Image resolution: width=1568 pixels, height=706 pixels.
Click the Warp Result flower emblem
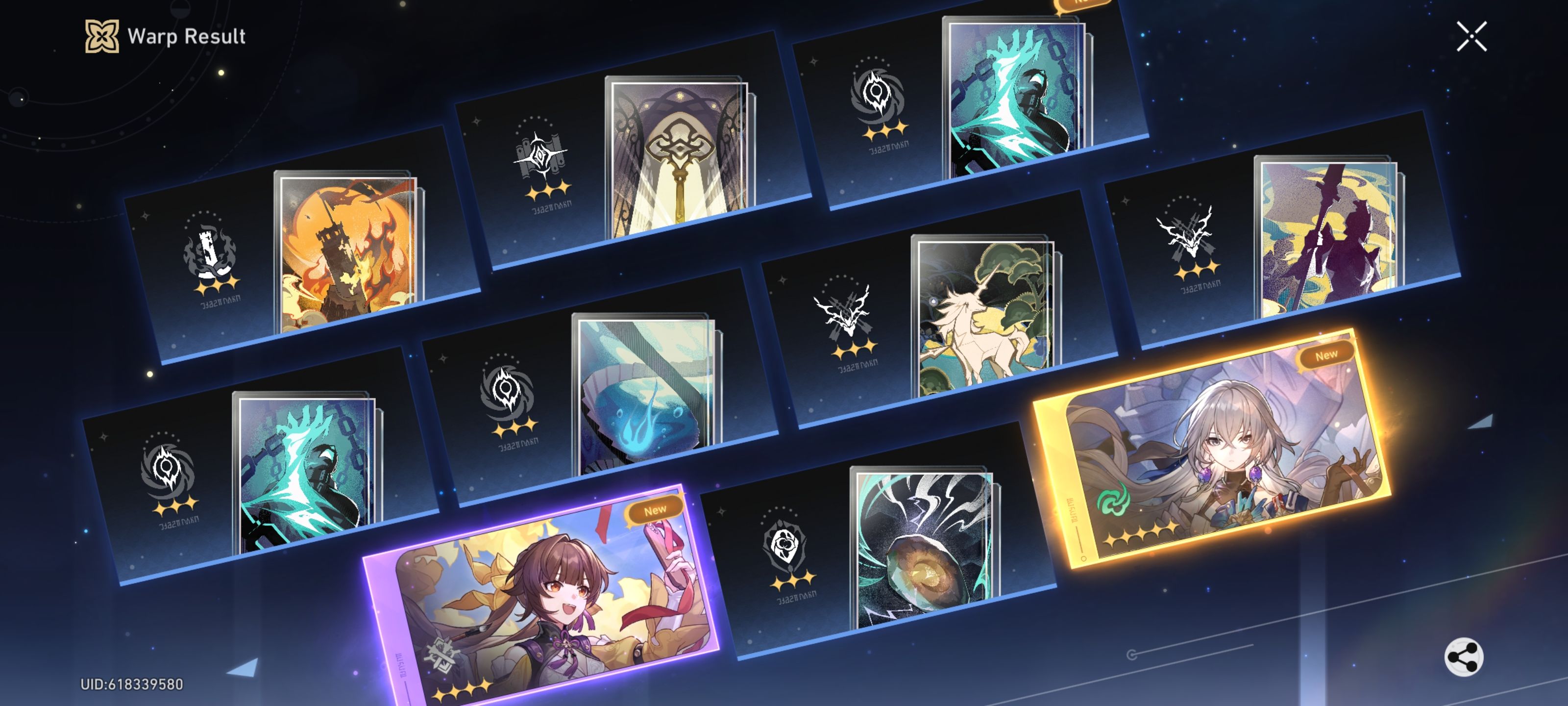click(x=102, y=38)
